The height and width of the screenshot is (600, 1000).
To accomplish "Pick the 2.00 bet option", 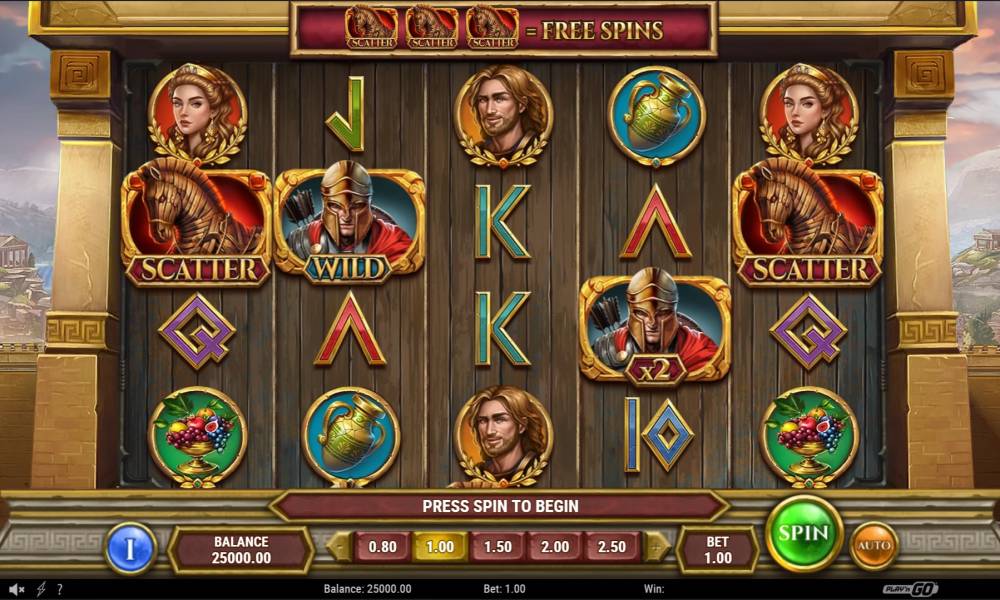I will [x=555, y=547].
